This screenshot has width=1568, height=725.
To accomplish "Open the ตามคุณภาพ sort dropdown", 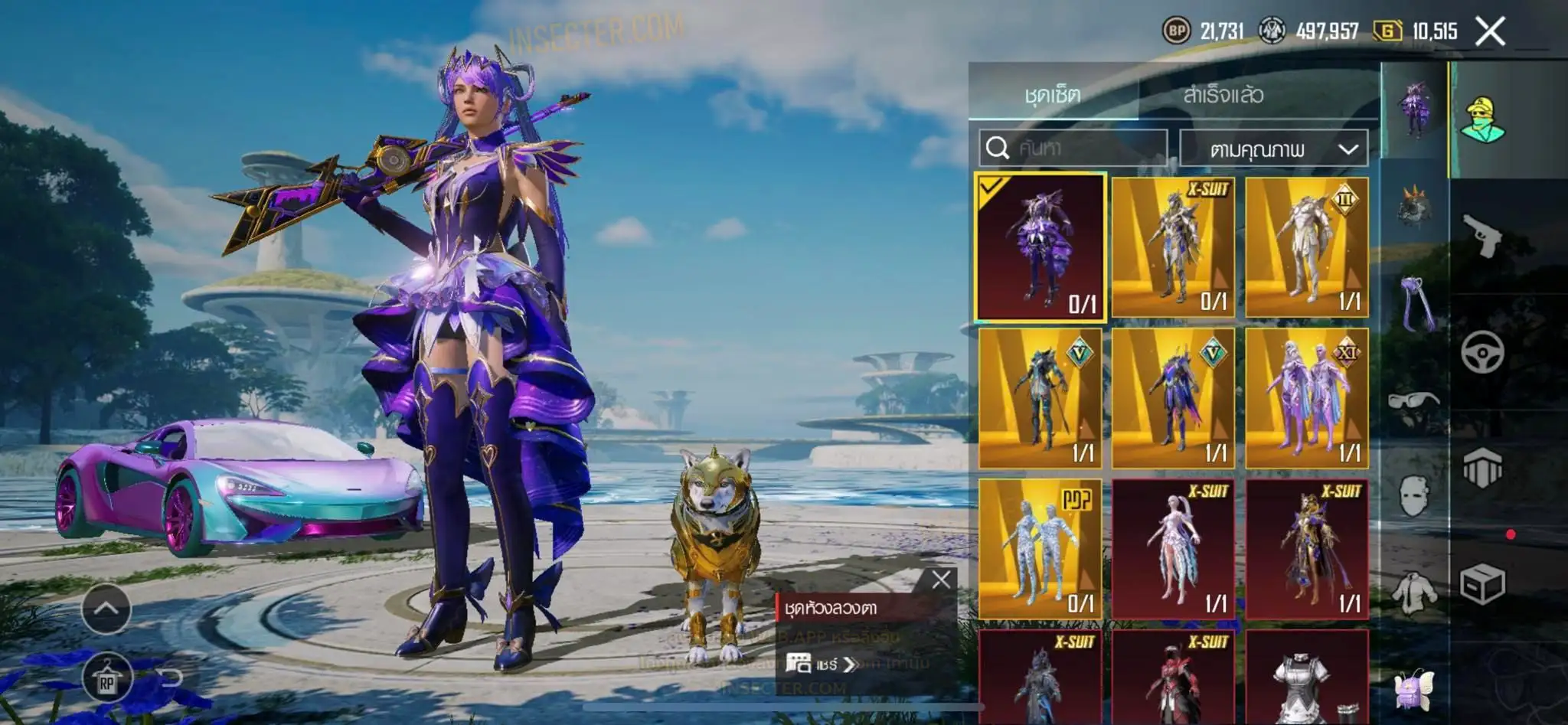I will click(x=1273, y=149).
